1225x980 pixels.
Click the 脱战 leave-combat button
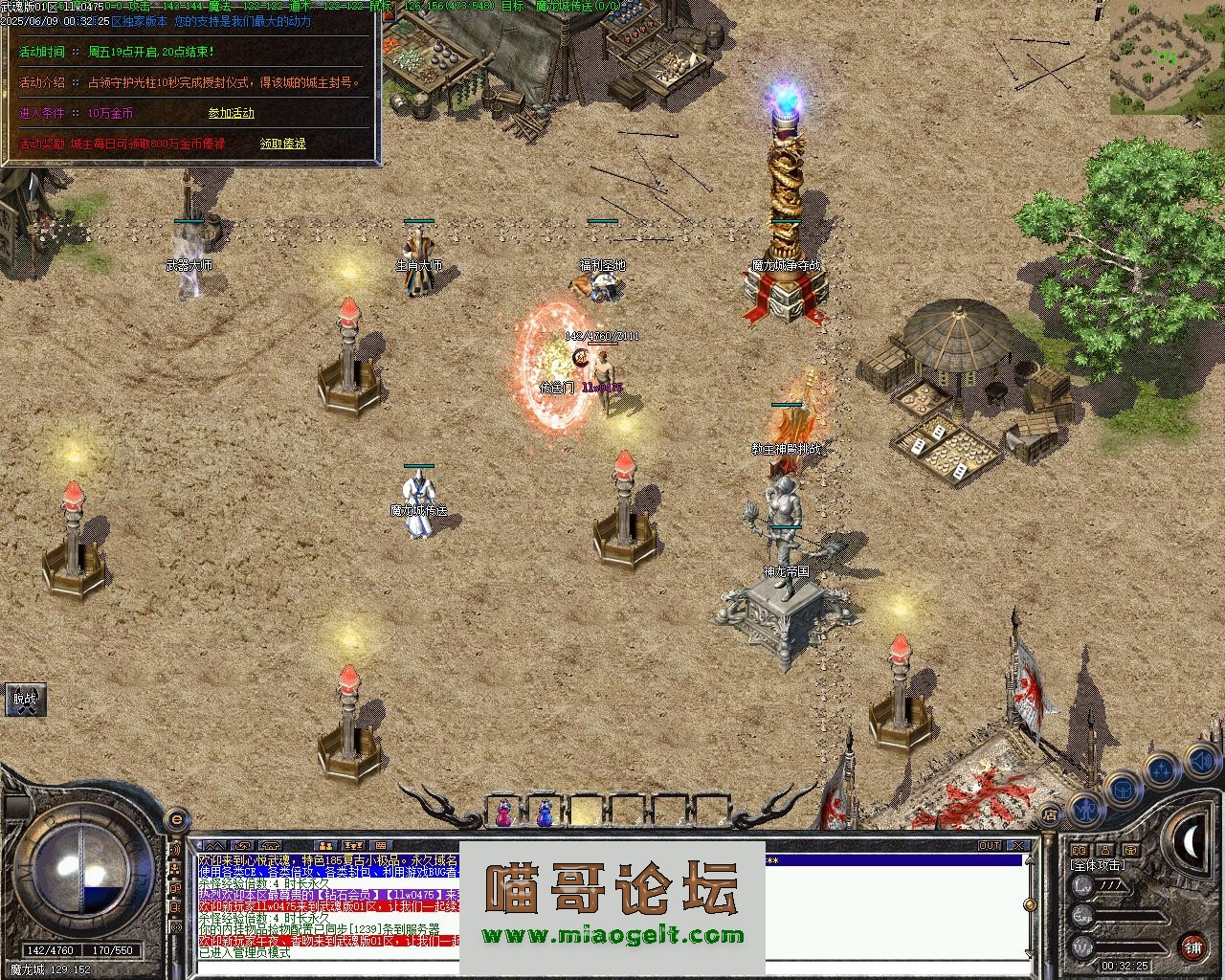pos(25,700)
